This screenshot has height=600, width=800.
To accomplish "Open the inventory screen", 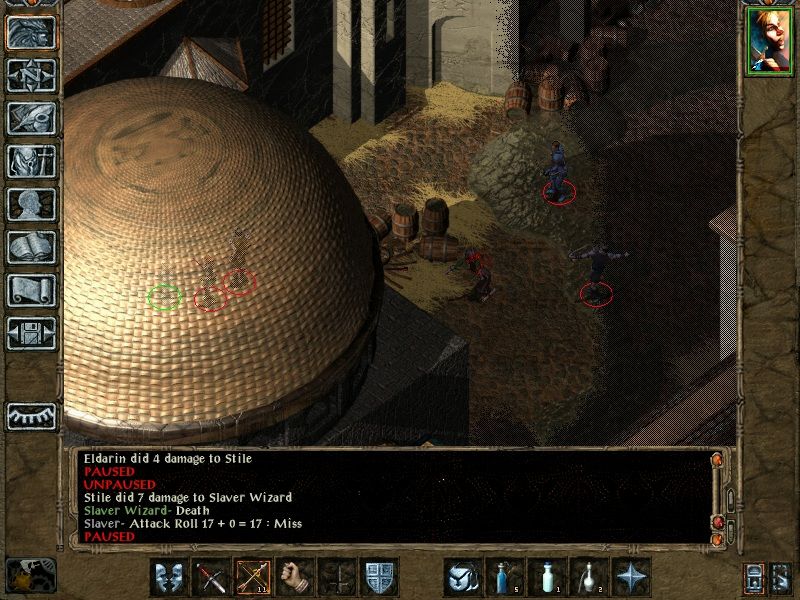I will pos(30,161).
